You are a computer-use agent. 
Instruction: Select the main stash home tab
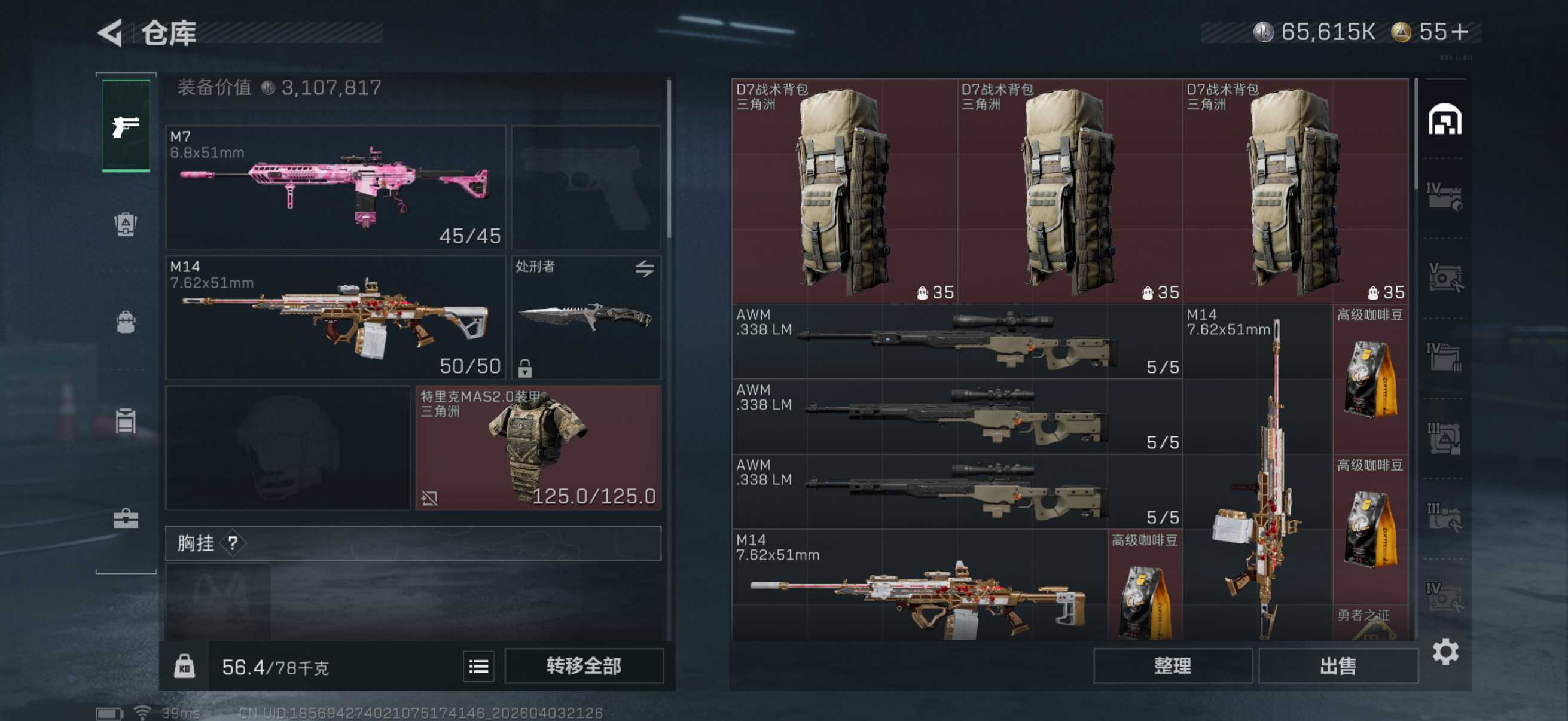(x=1444, y=119)
